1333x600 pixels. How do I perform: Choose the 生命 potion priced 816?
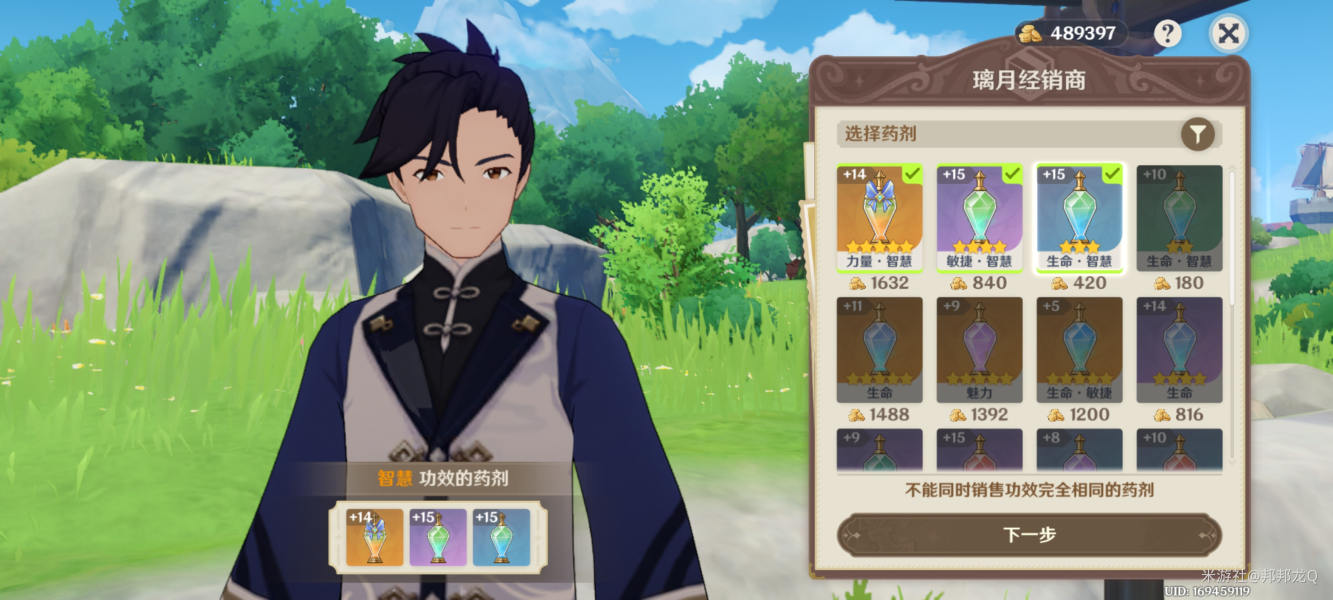pos(1179,349)
